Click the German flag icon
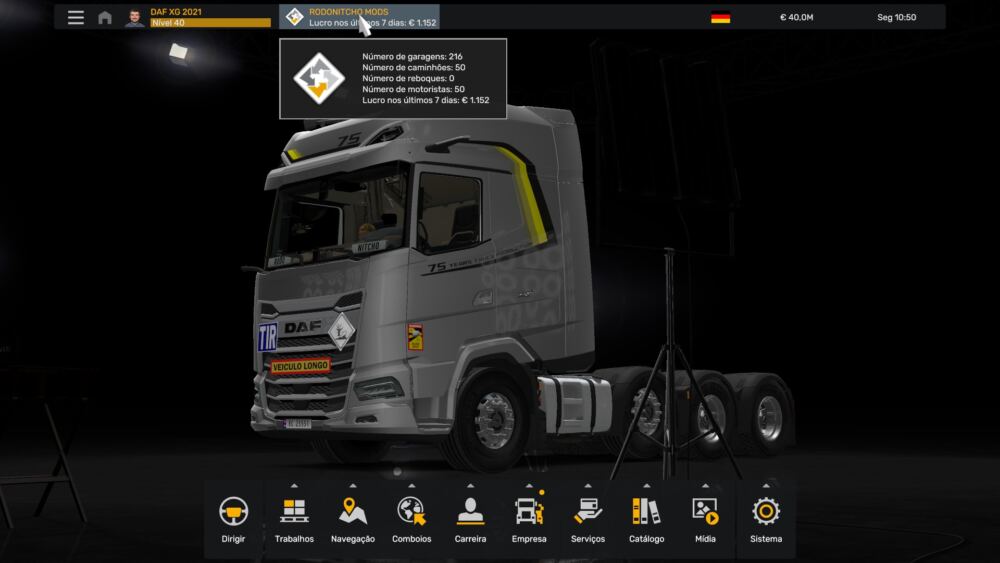Viewport: 1000px width, 563px height. 720,17
